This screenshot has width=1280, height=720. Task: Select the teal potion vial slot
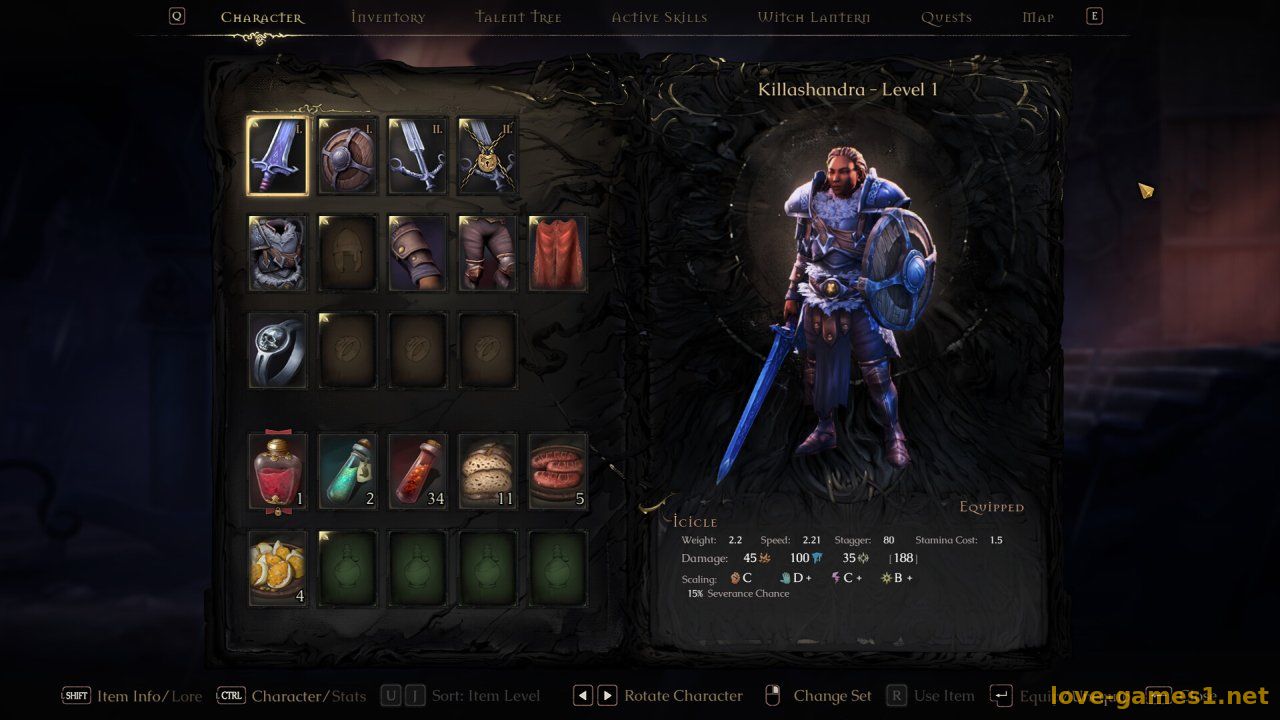(348, 471)
